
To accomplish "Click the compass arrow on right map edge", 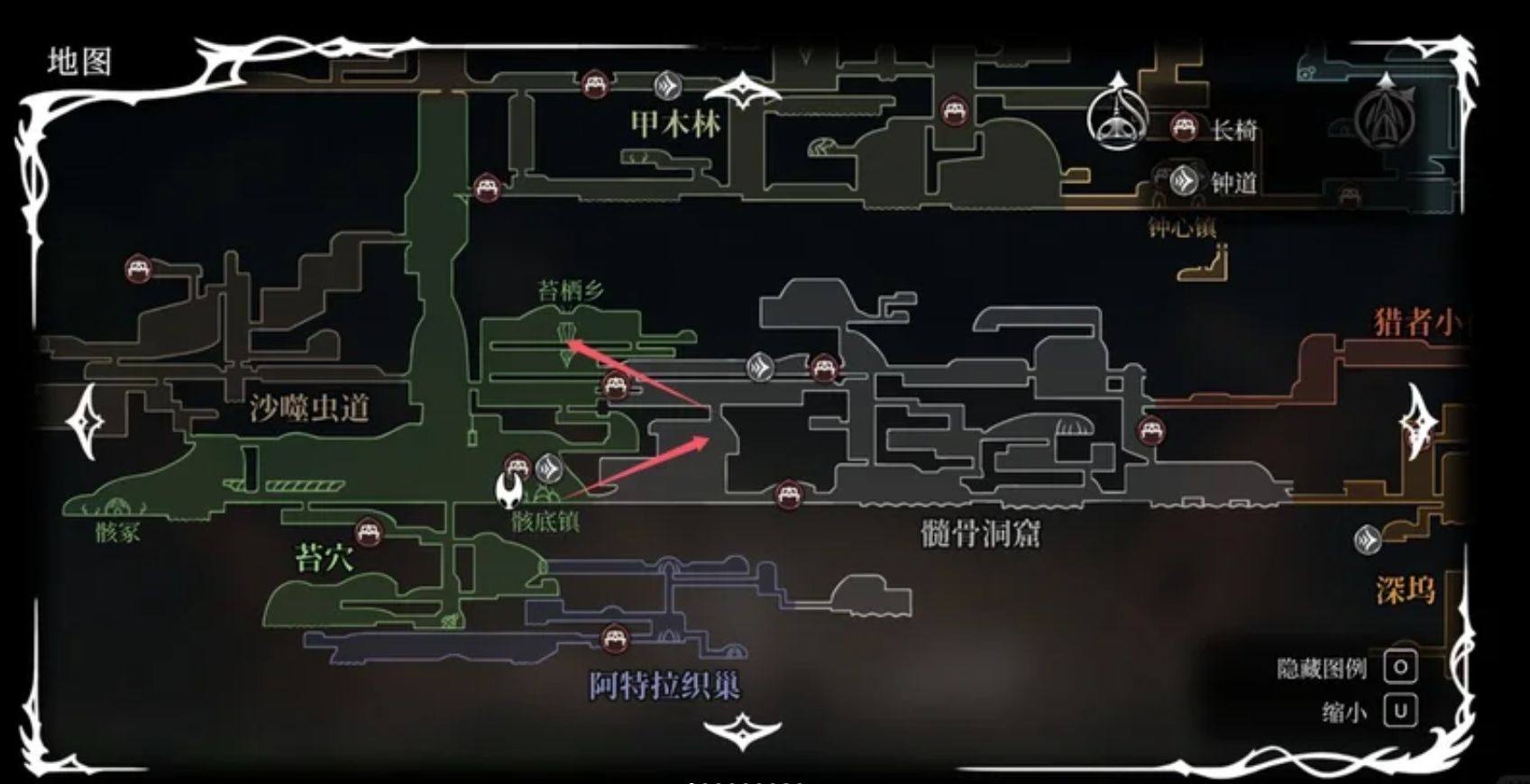I will 1418,424.
